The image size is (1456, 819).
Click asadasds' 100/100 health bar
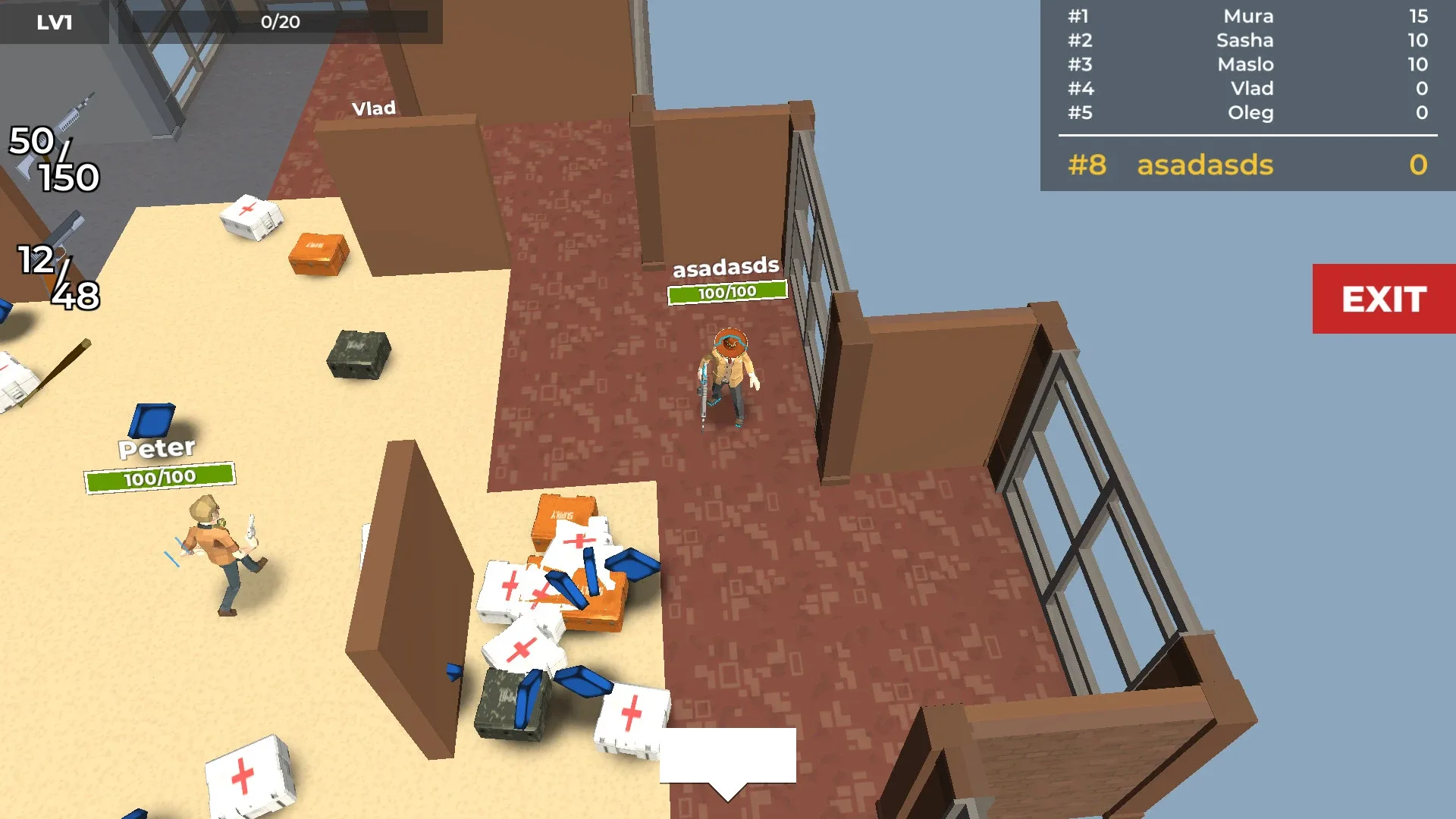(727, 290)
